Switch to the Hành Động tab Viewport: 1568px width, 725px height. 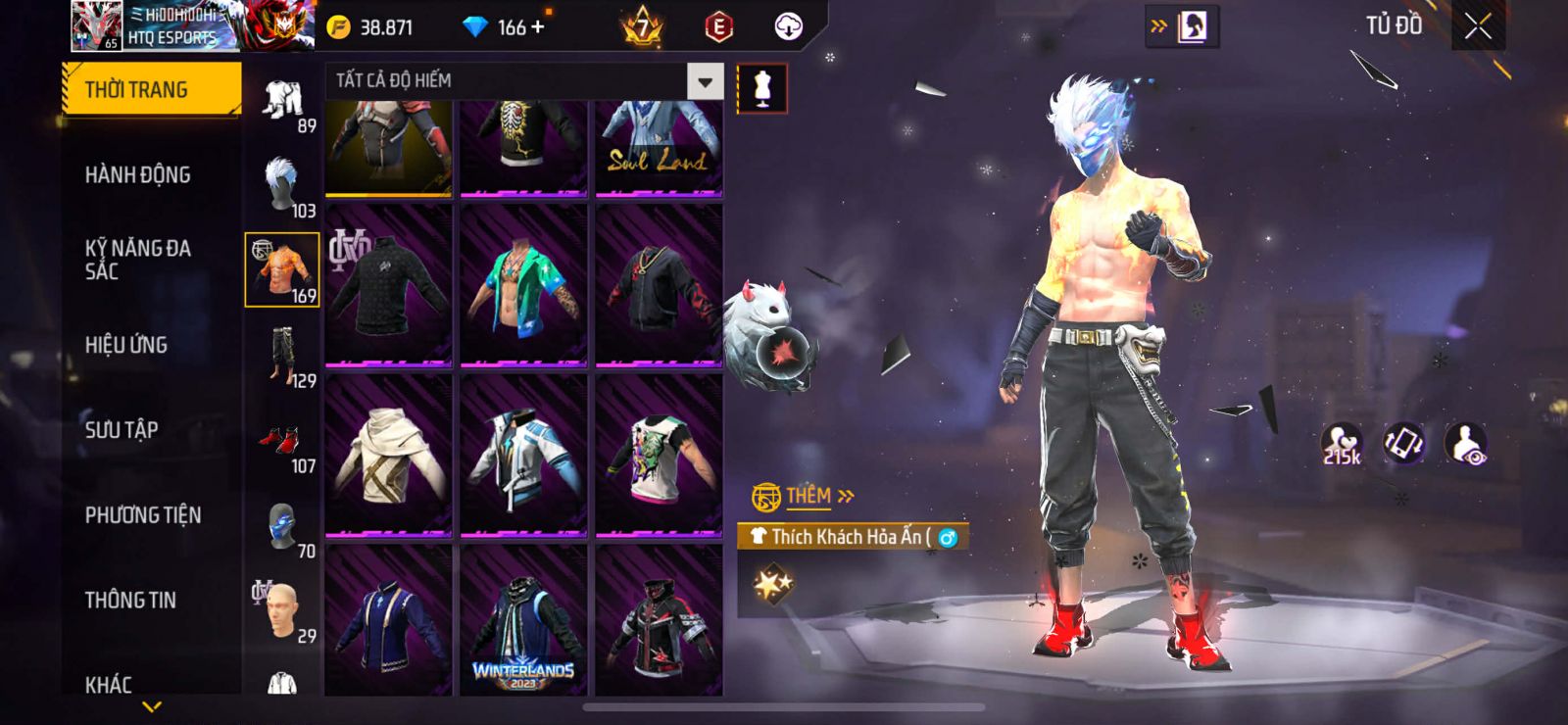(x=138, y=175)
